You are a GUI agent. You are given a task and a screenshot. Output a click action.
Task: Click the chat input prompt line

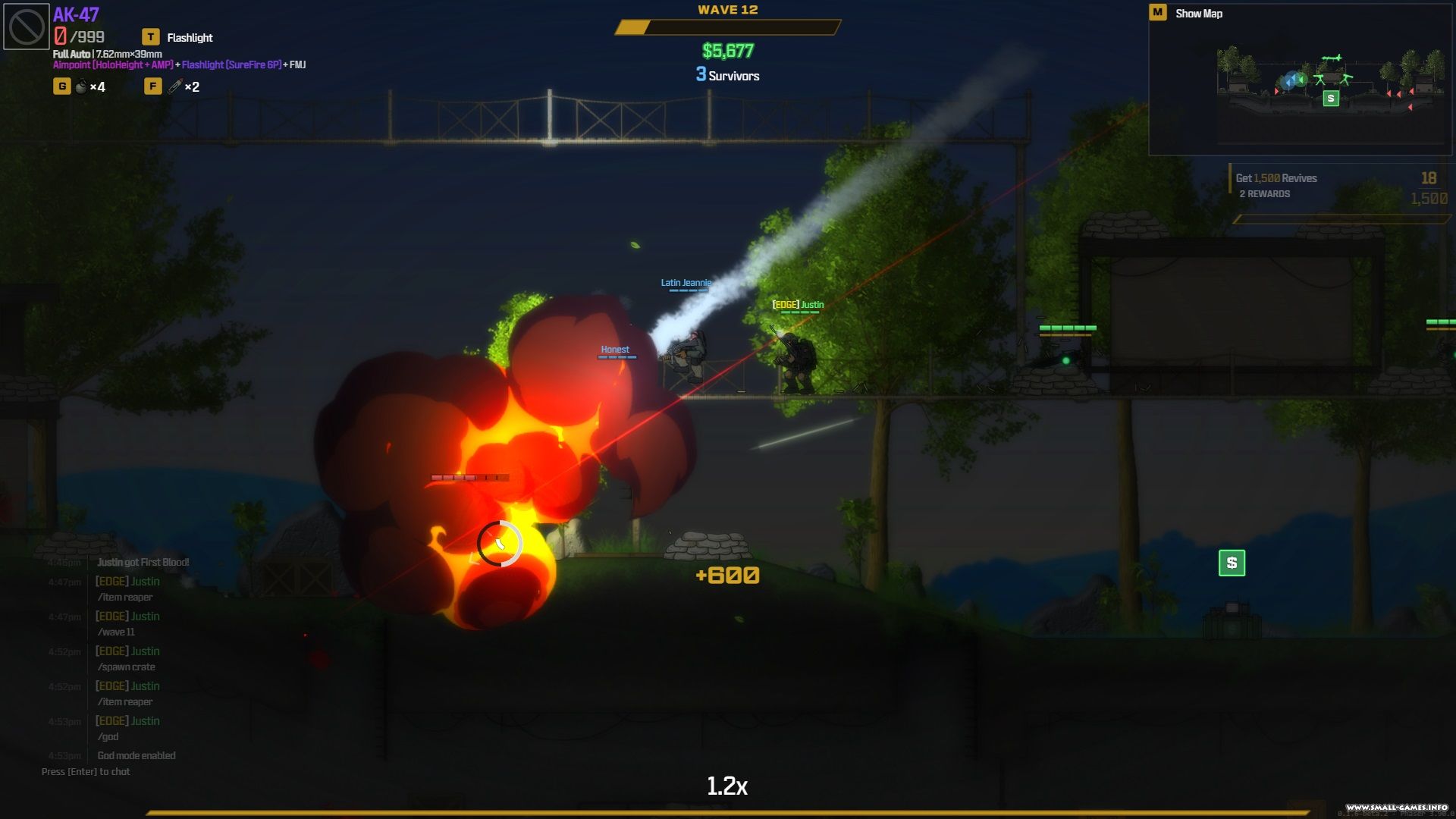tap(86, 772)
